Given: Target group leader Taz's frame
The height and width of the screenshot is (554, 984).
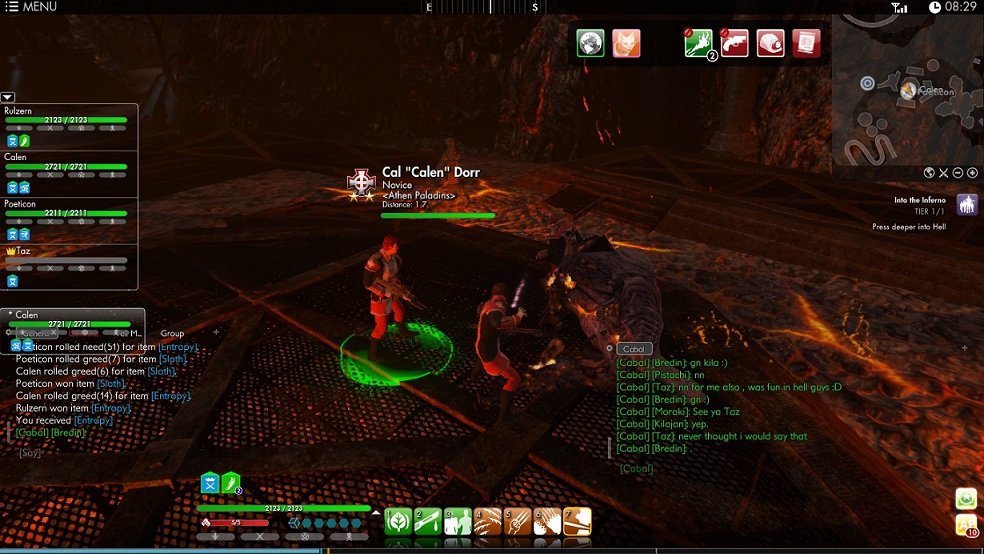Looking at the screenshot, I should [x=66, y=259].
